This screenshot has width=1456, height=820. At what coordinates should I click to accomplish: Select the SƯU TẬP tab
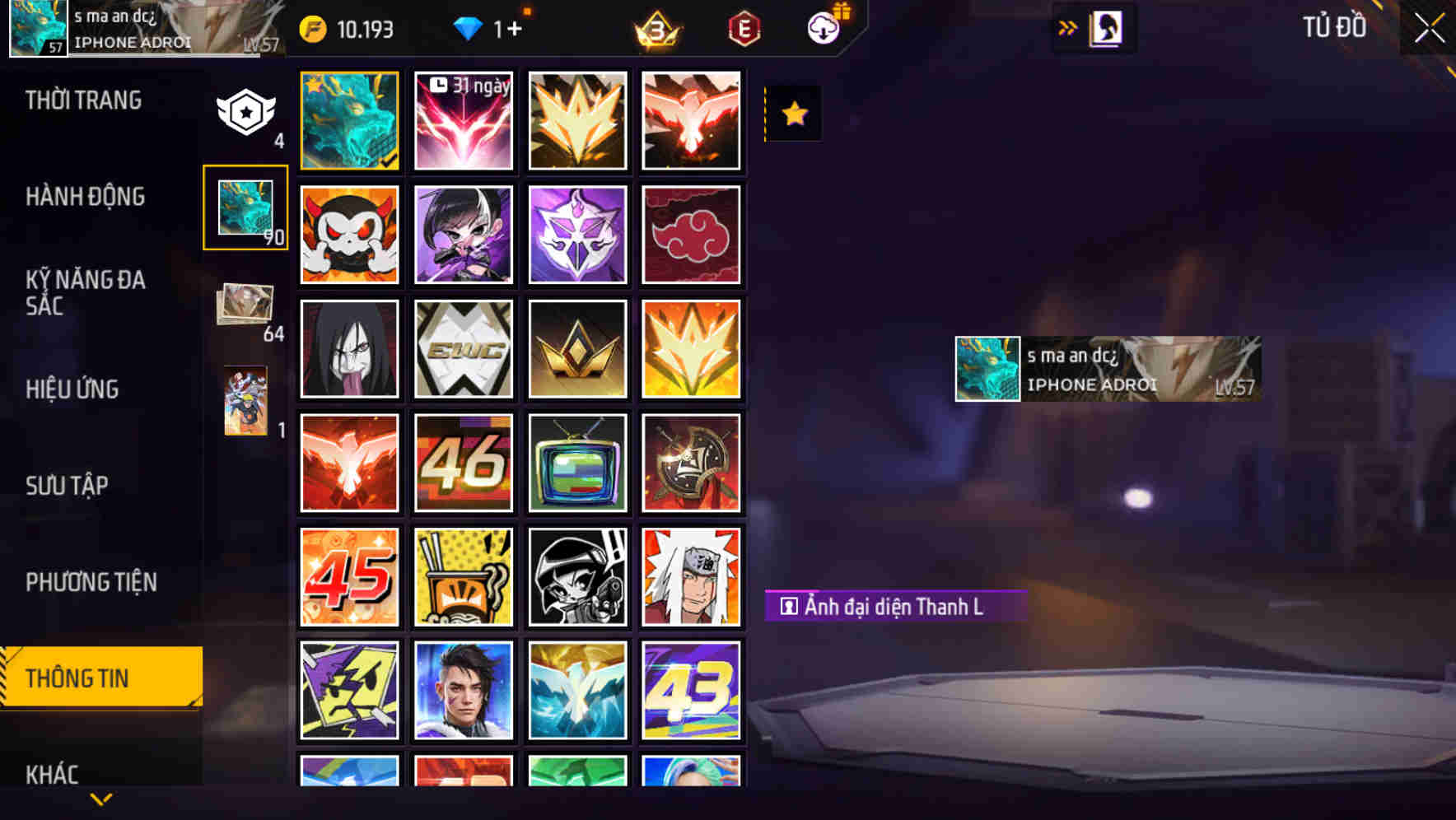pos(68,486)
